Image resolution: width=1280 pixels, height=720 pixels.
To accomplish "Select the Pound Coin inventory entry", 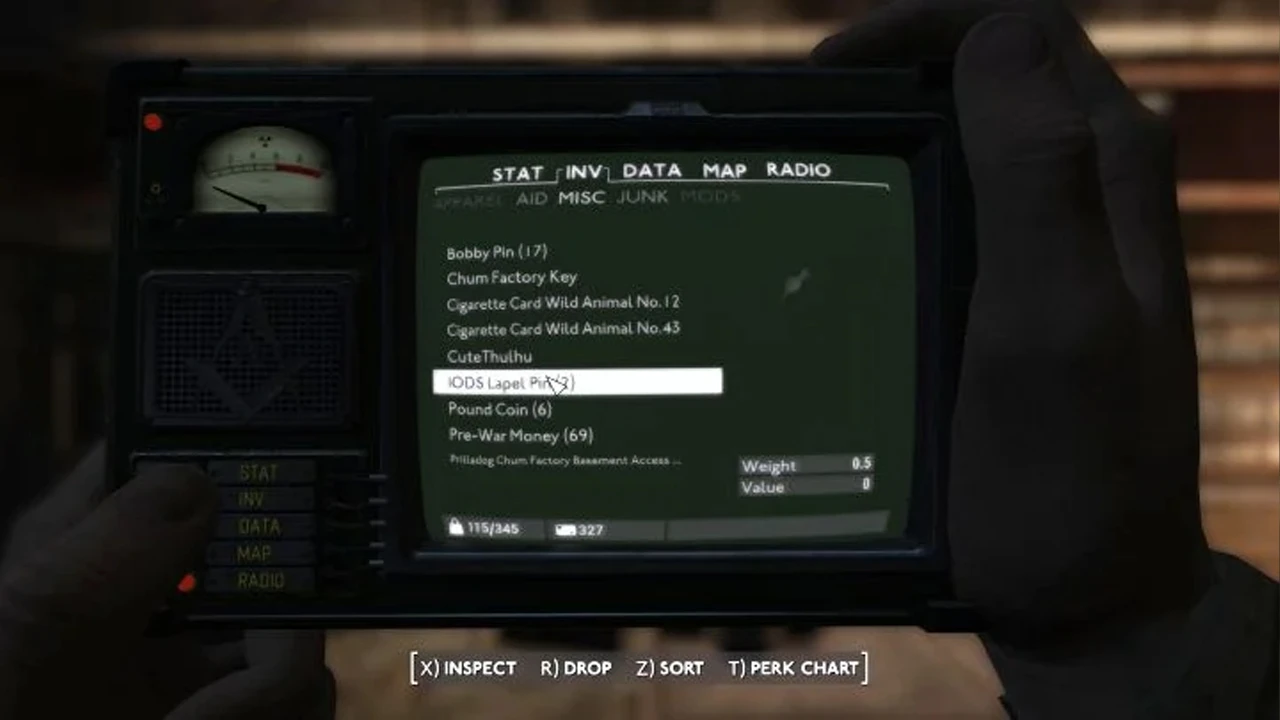I will (x=499, y=409).
